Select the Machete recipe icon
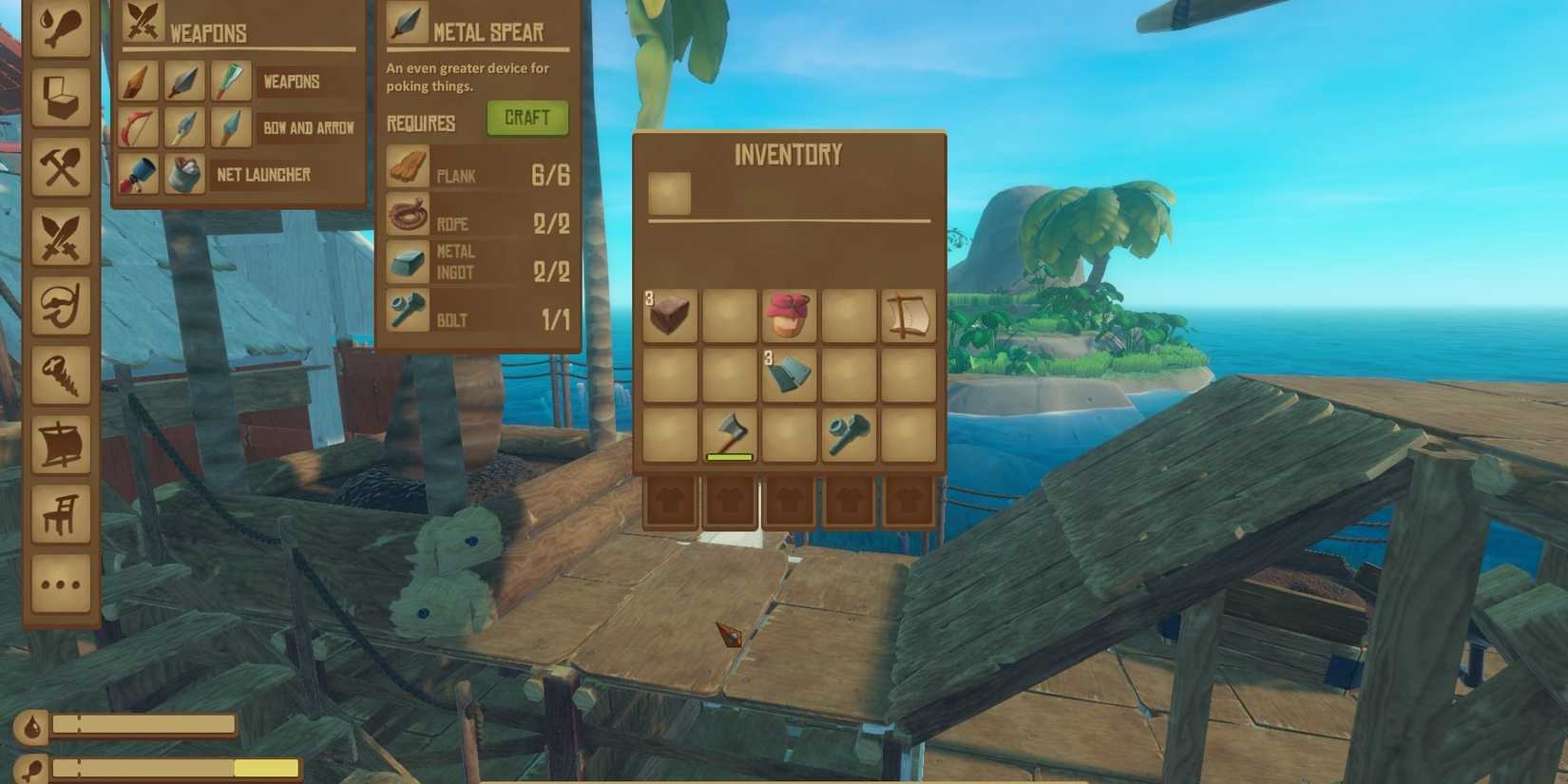This screenshot has height=784, width=1568. pyautogui.click(x=230, y=81)
